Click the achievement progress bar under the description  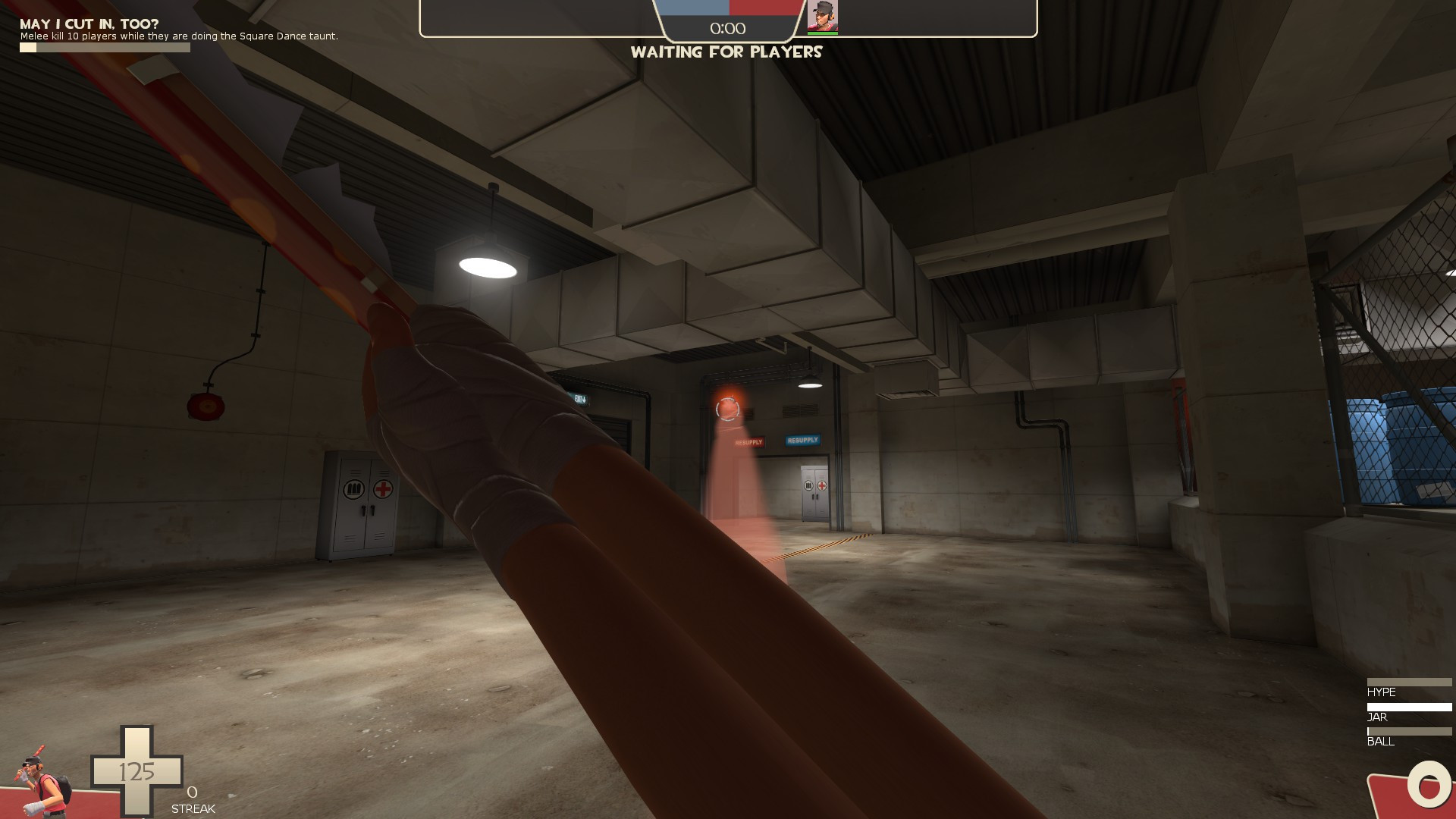coord(102,47)
